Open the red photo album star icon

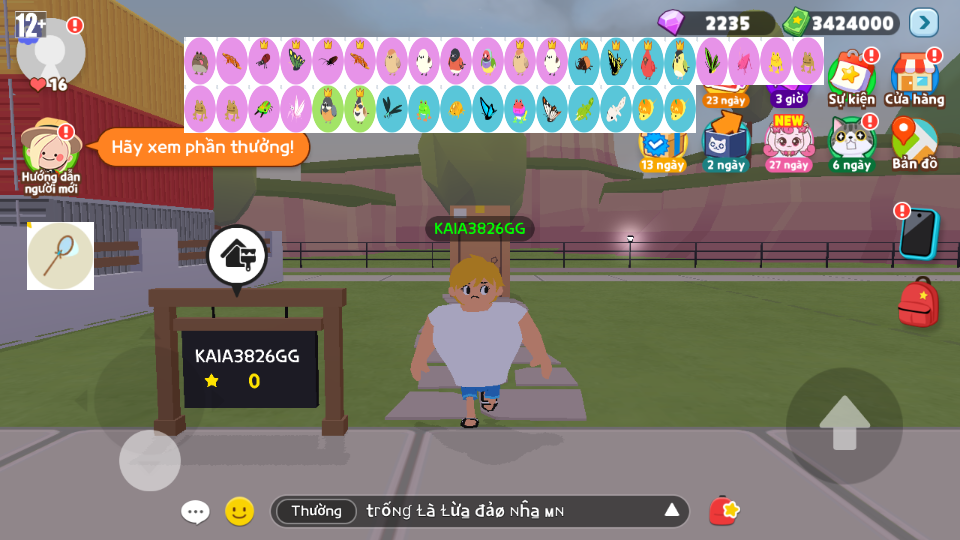coord(724,511)
